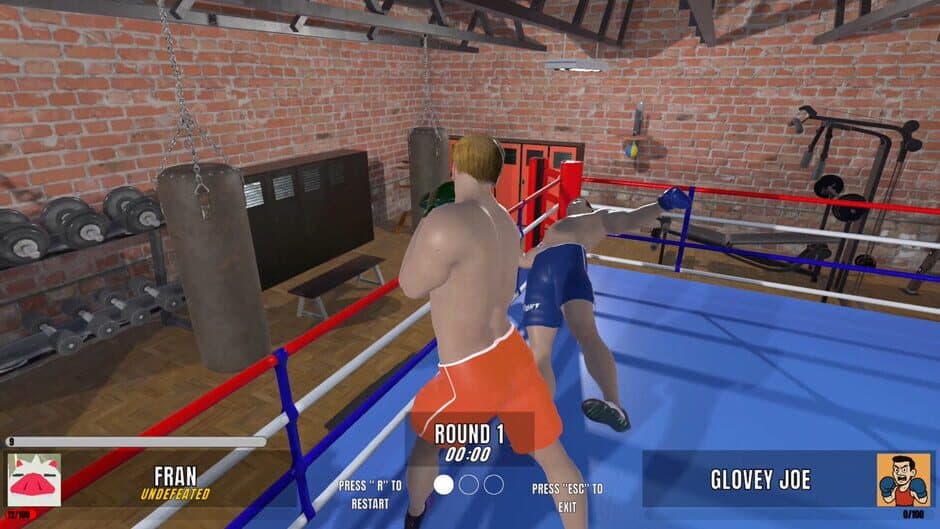
Task: Select Glovey Joe's boxer portrait
Action: click(903, 479)
